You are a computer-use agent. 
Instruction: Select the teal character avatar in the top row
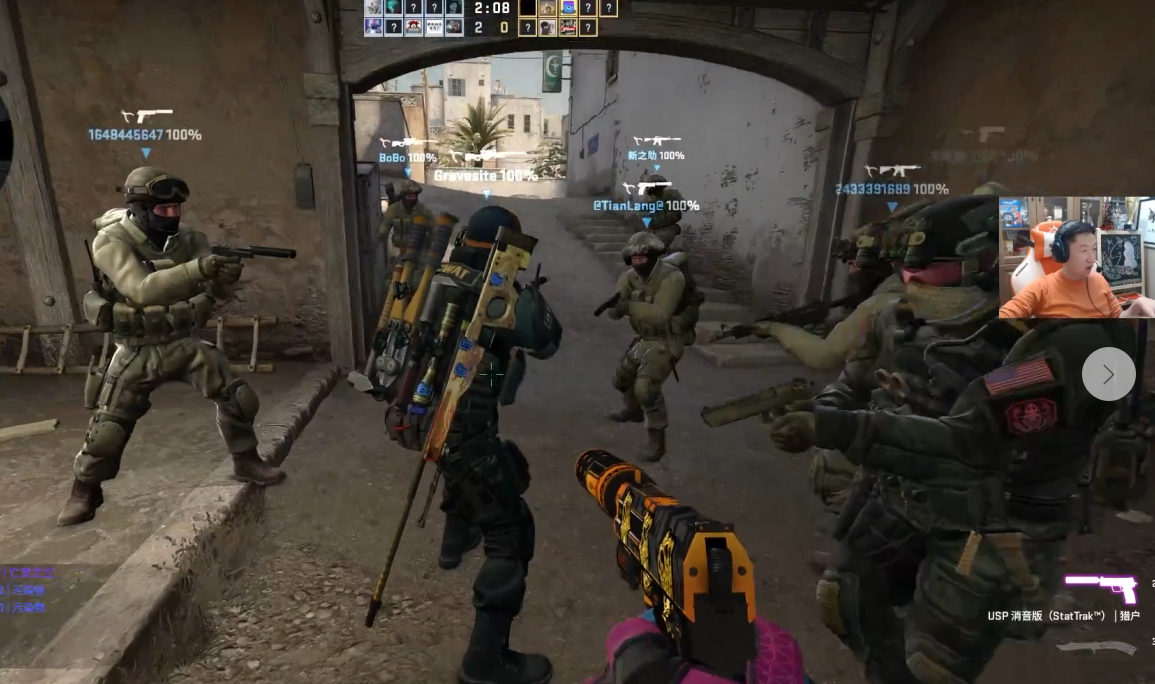click(x=393, y=7)
